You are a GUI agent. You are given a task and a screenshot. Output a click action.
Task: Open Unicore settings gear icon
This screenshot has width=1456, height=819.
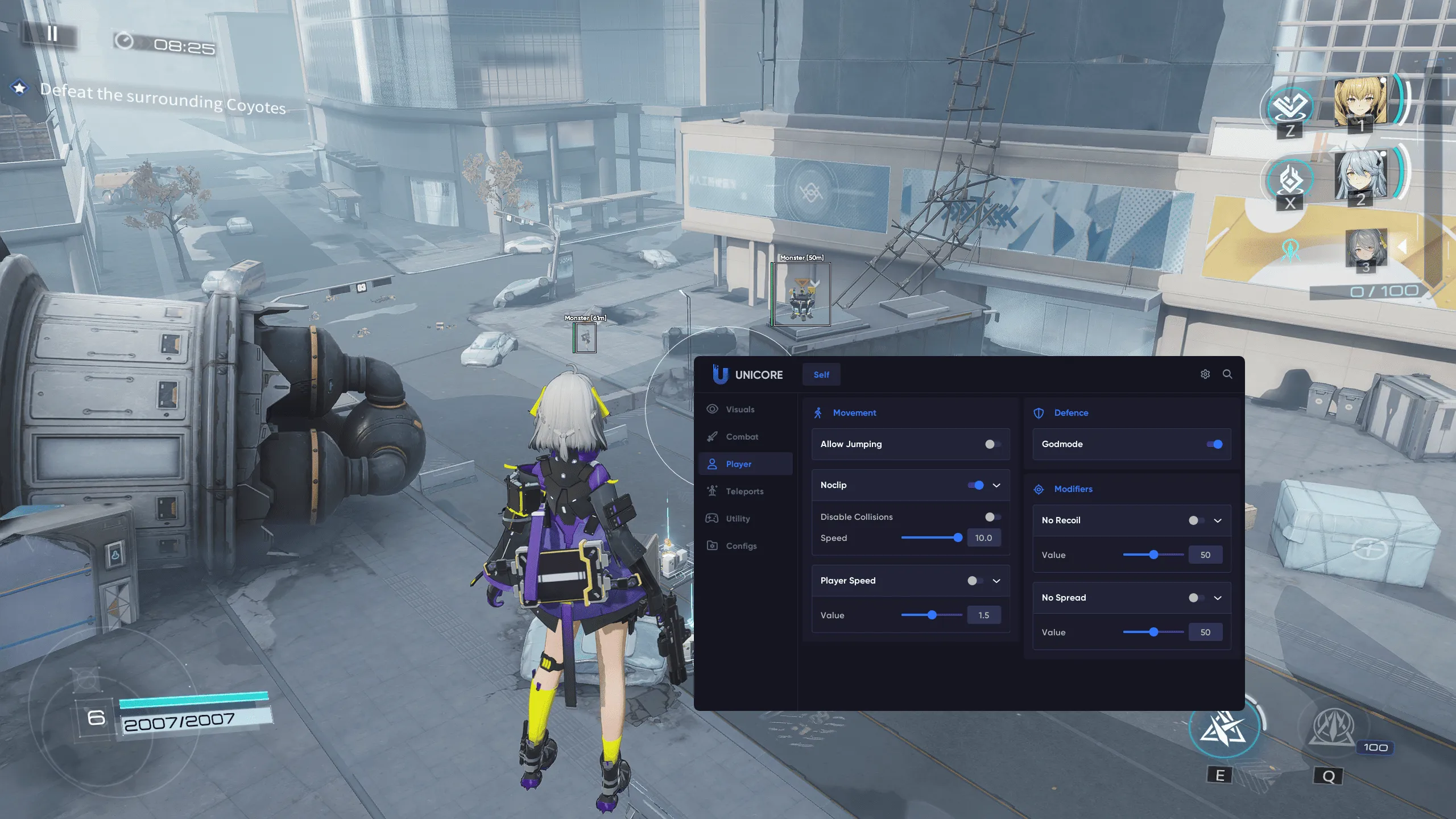pyautogui.click(x=1205, y=374)
